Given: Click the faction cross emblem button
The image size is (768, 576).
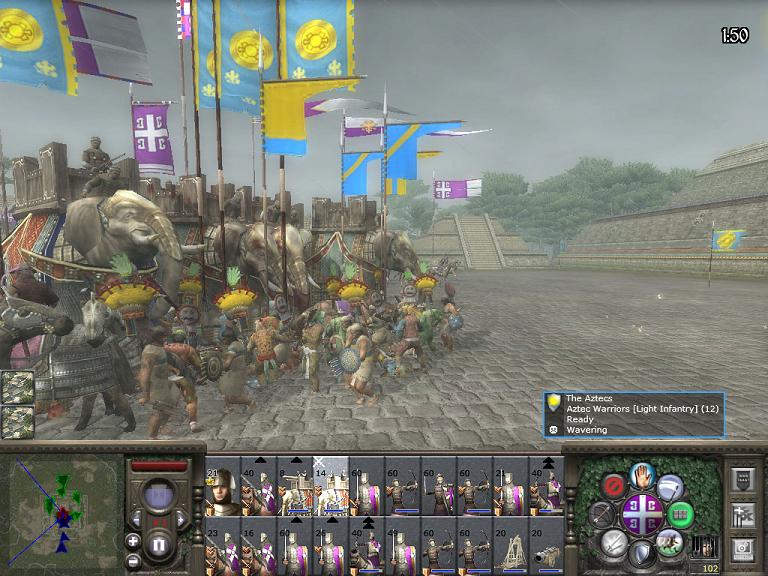Looking at the screenshot, I should pyautogui.click(x=642, y=514).
